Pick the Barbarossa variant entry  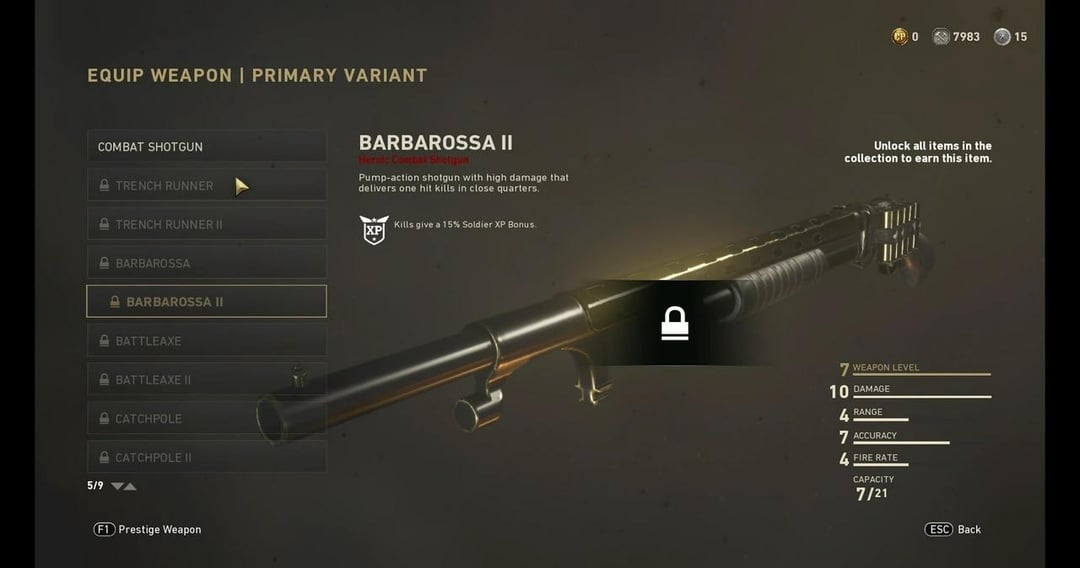pos(206,263)
